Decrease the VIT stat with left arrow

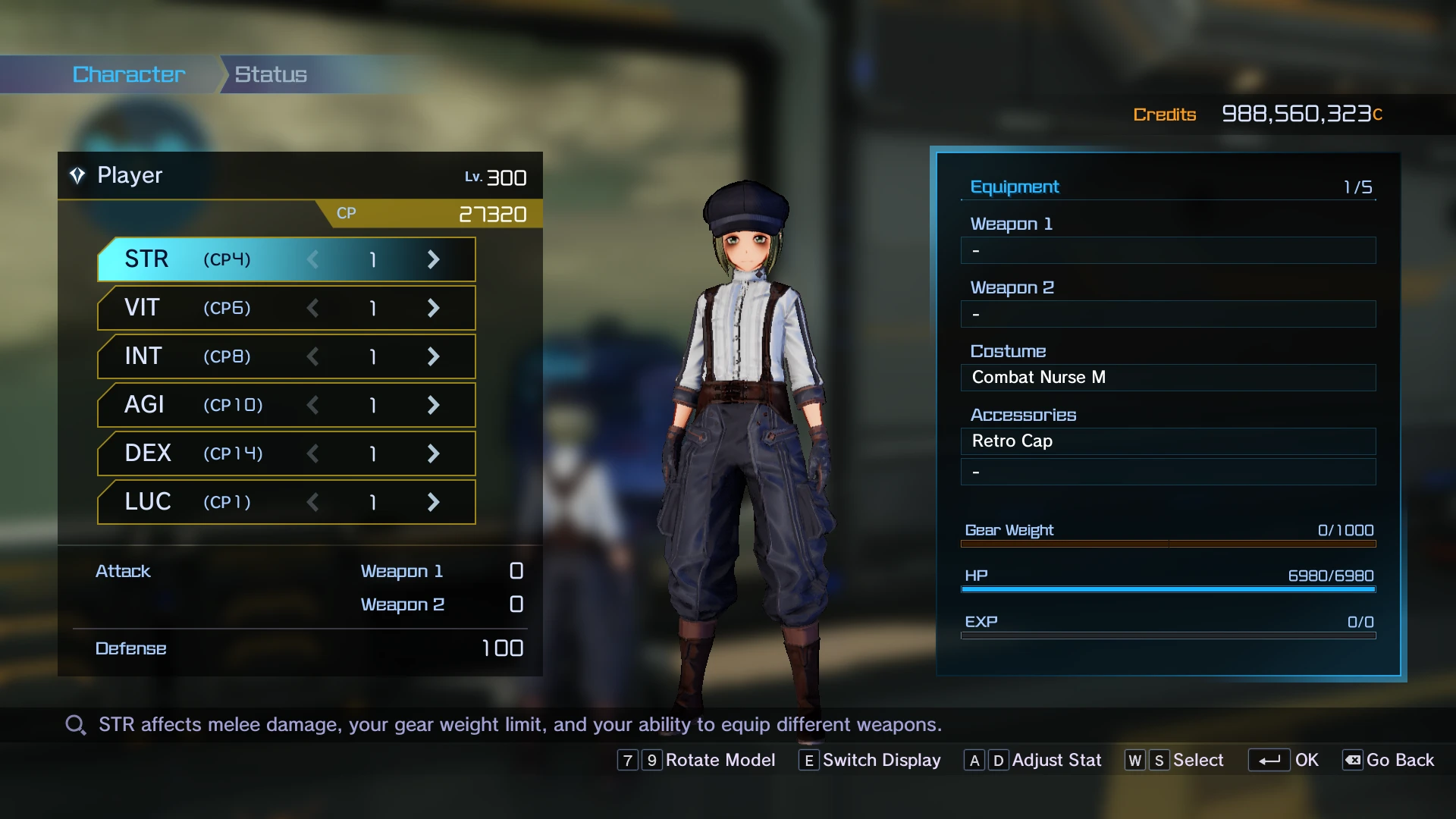(312, 308)
